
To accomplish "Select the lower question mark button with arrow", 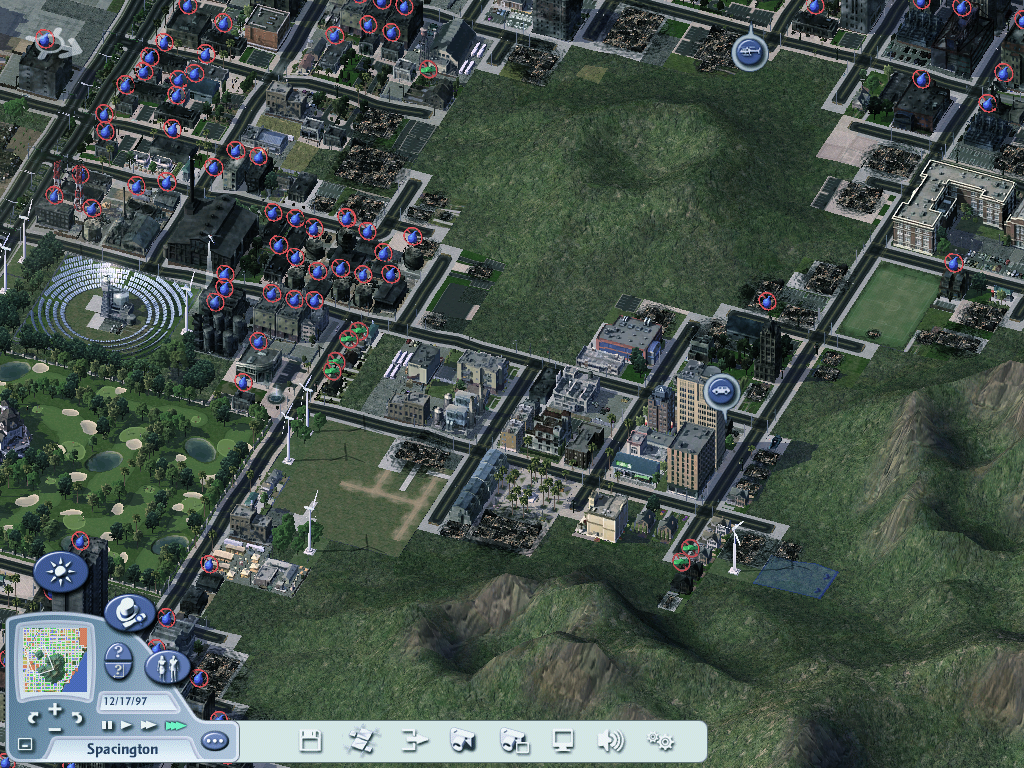I will tap(118, 671).
